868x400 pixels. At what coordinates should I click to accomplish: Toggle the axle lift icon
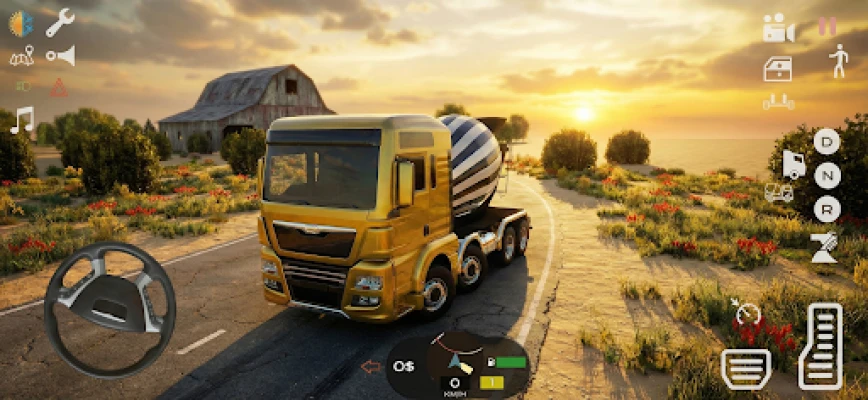pos(778,101)
